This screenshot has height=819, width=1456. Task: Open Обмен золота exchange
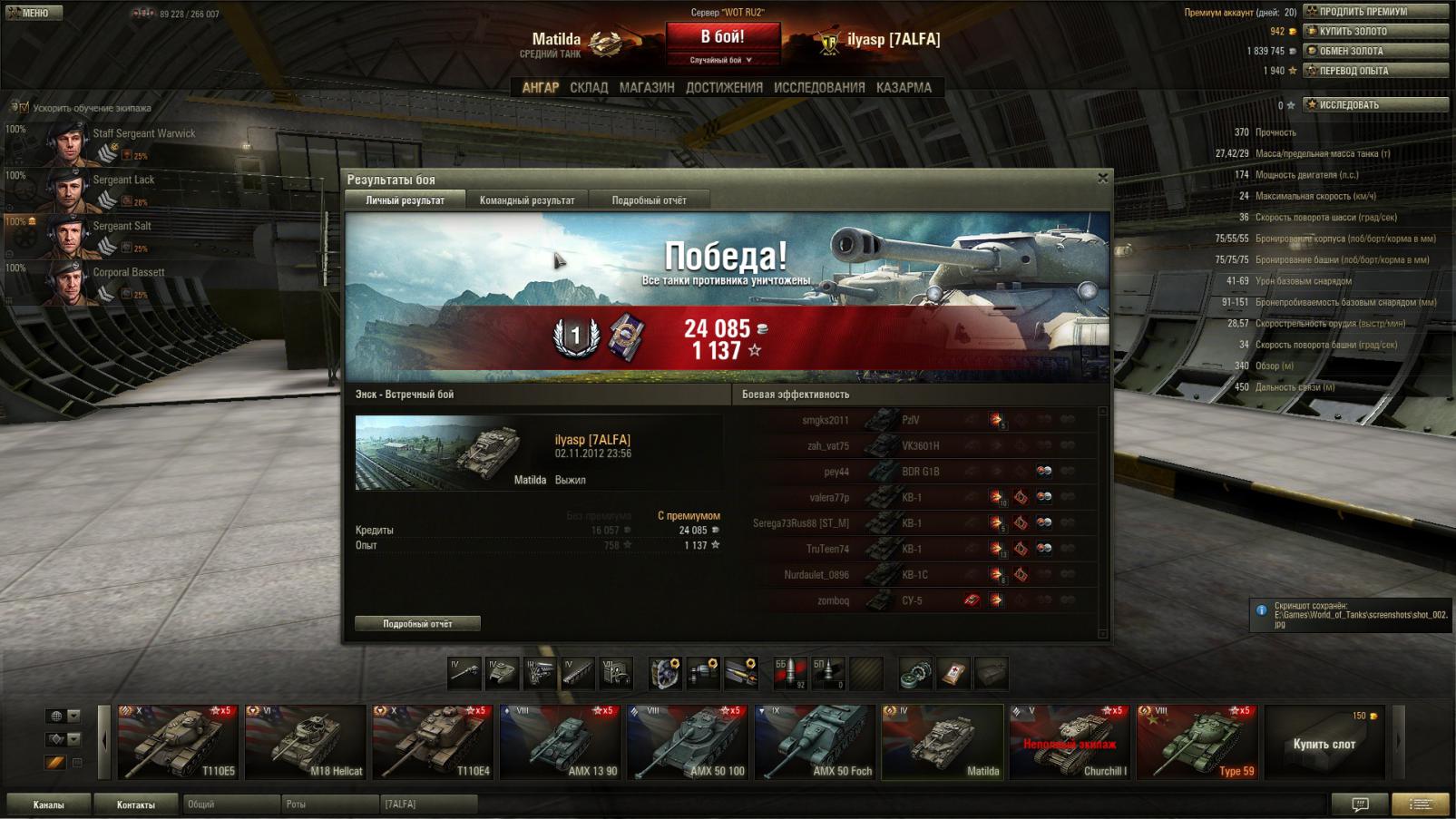coord(1375,52)
